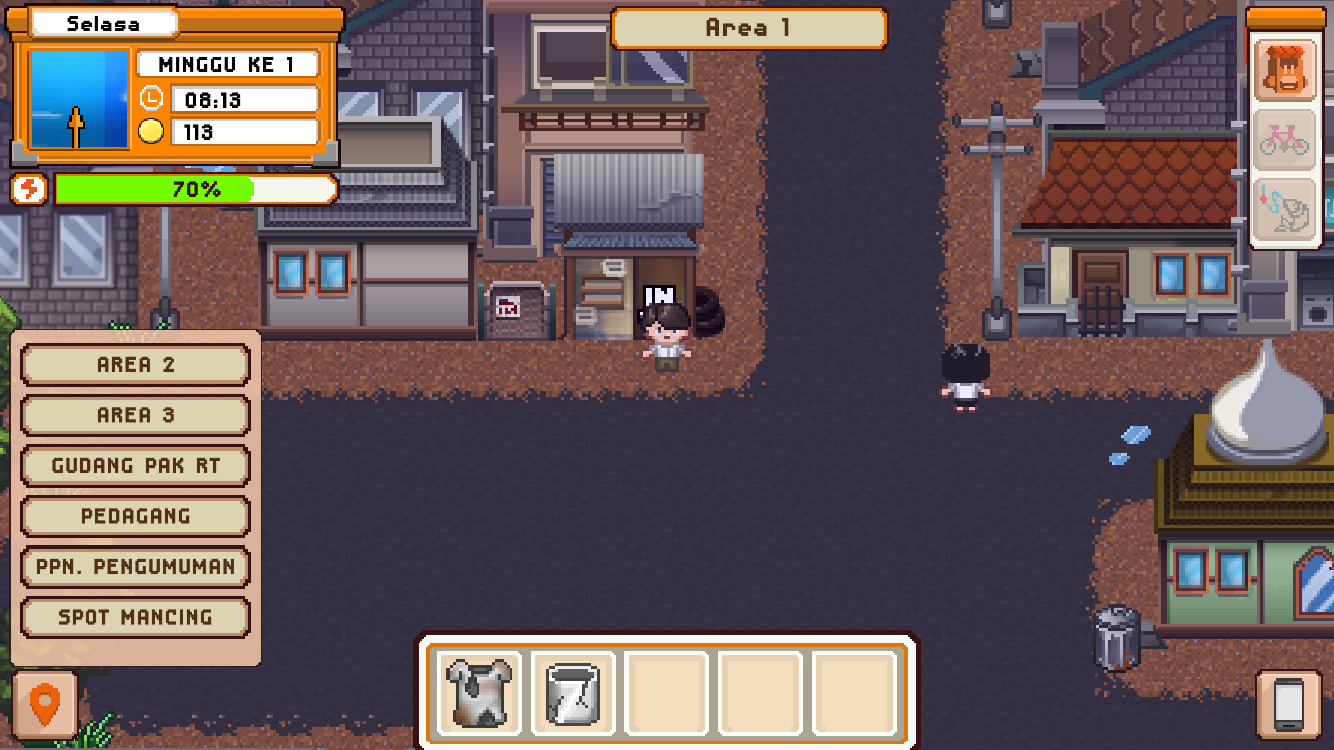Activate the bicycle icon
The image size is (1334, 750).
pyautogui.click(x=1286, y=140)
